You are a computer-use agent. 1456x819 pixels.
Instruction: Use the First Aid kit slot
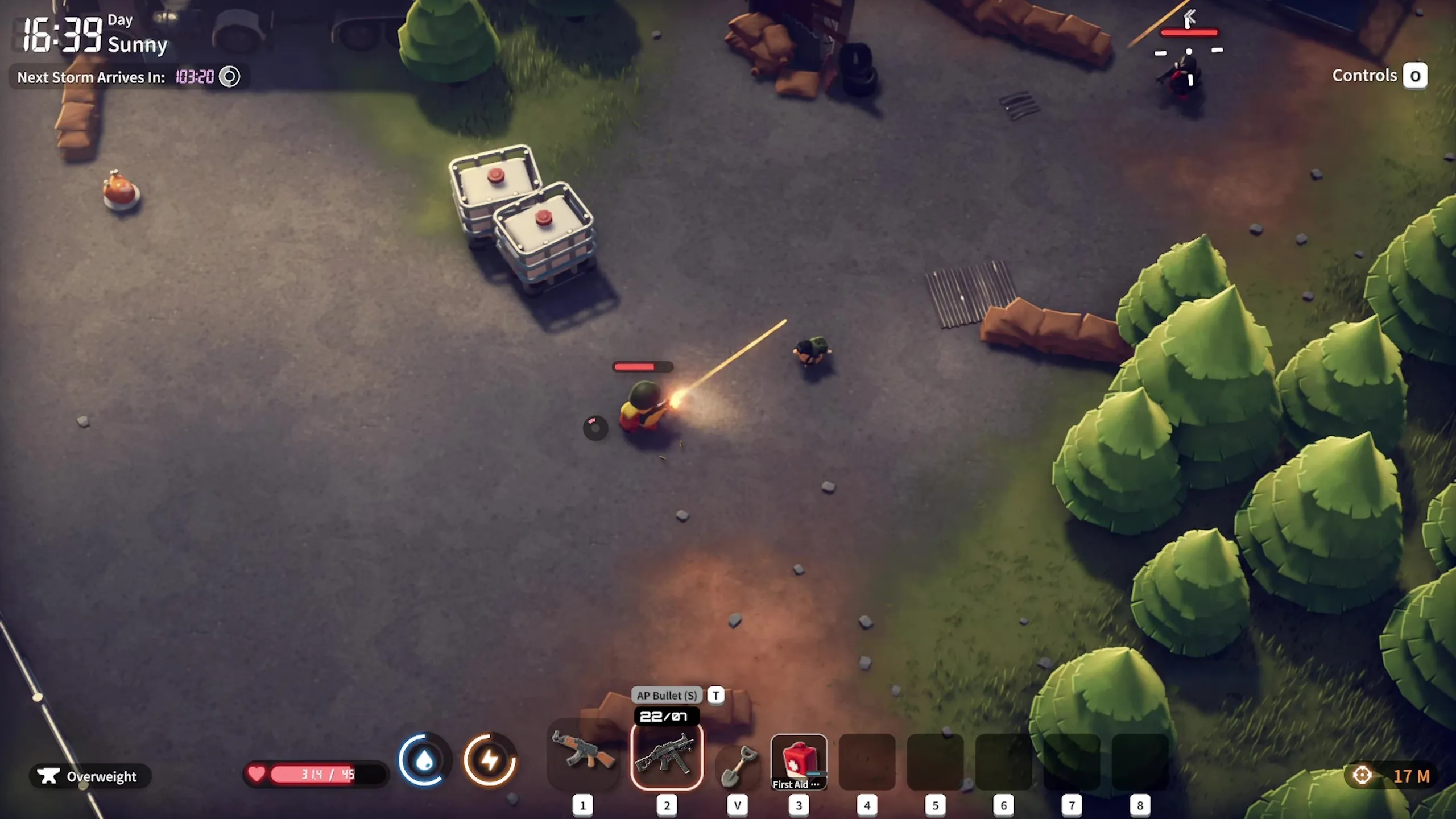click(799, 762)
